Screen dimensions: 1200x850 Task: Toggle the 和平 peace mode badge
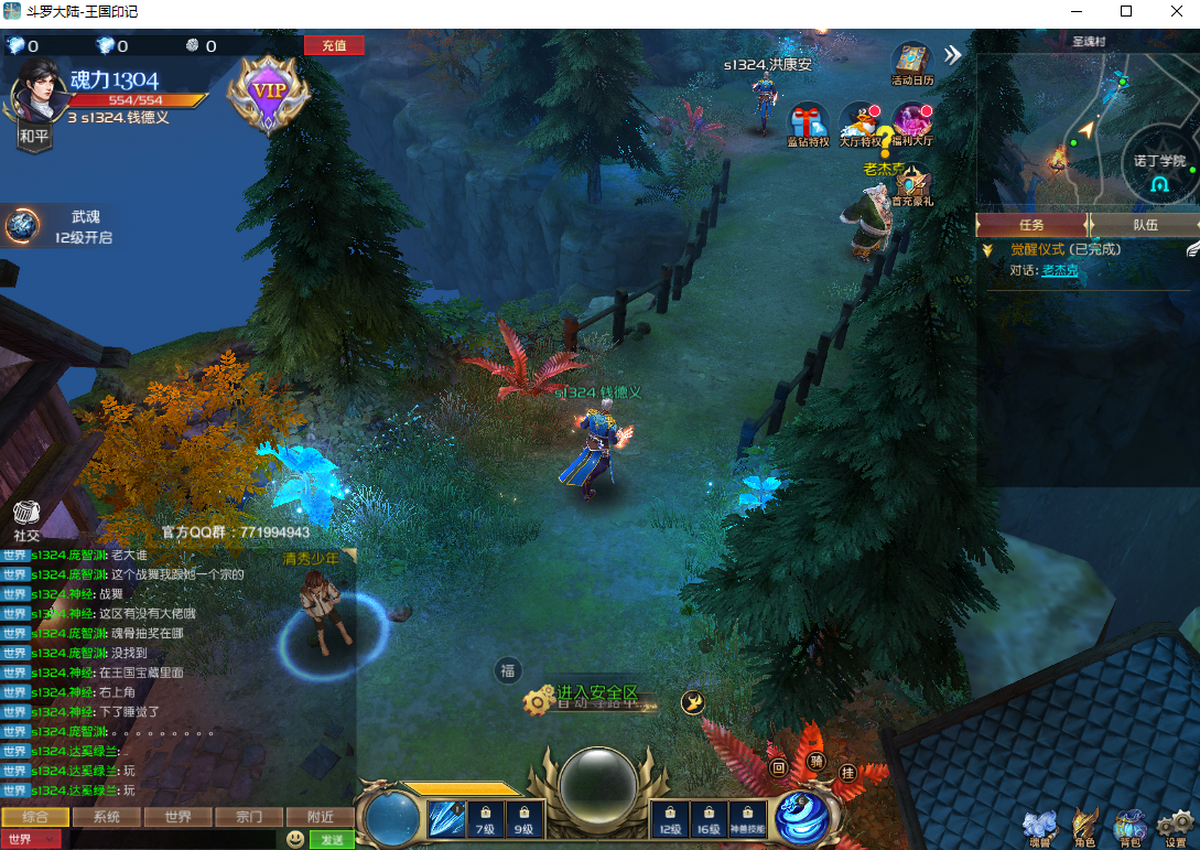tap(34, 137)
